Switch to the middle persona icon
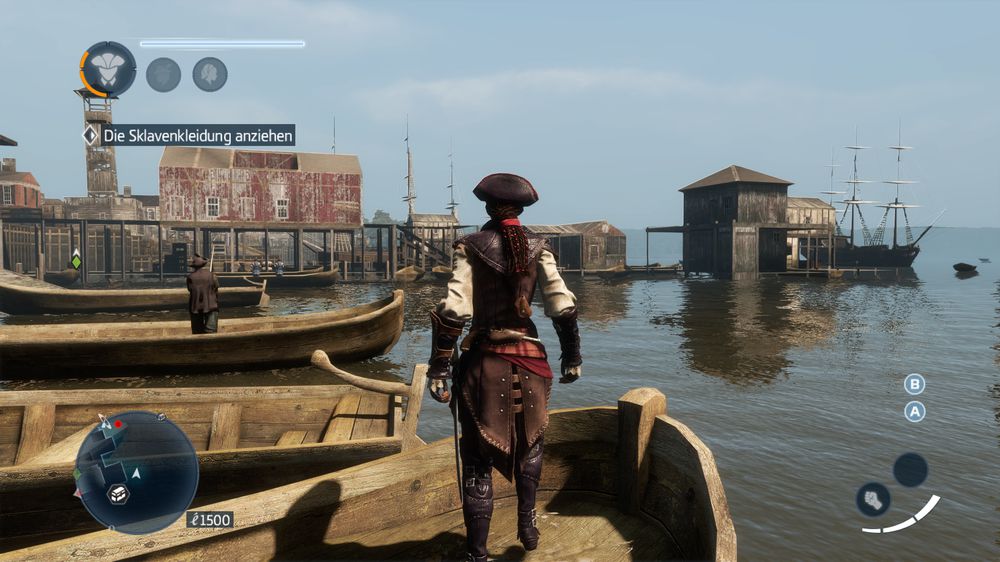The height and width of the screenshot is (562, 1000). (163, 74)
